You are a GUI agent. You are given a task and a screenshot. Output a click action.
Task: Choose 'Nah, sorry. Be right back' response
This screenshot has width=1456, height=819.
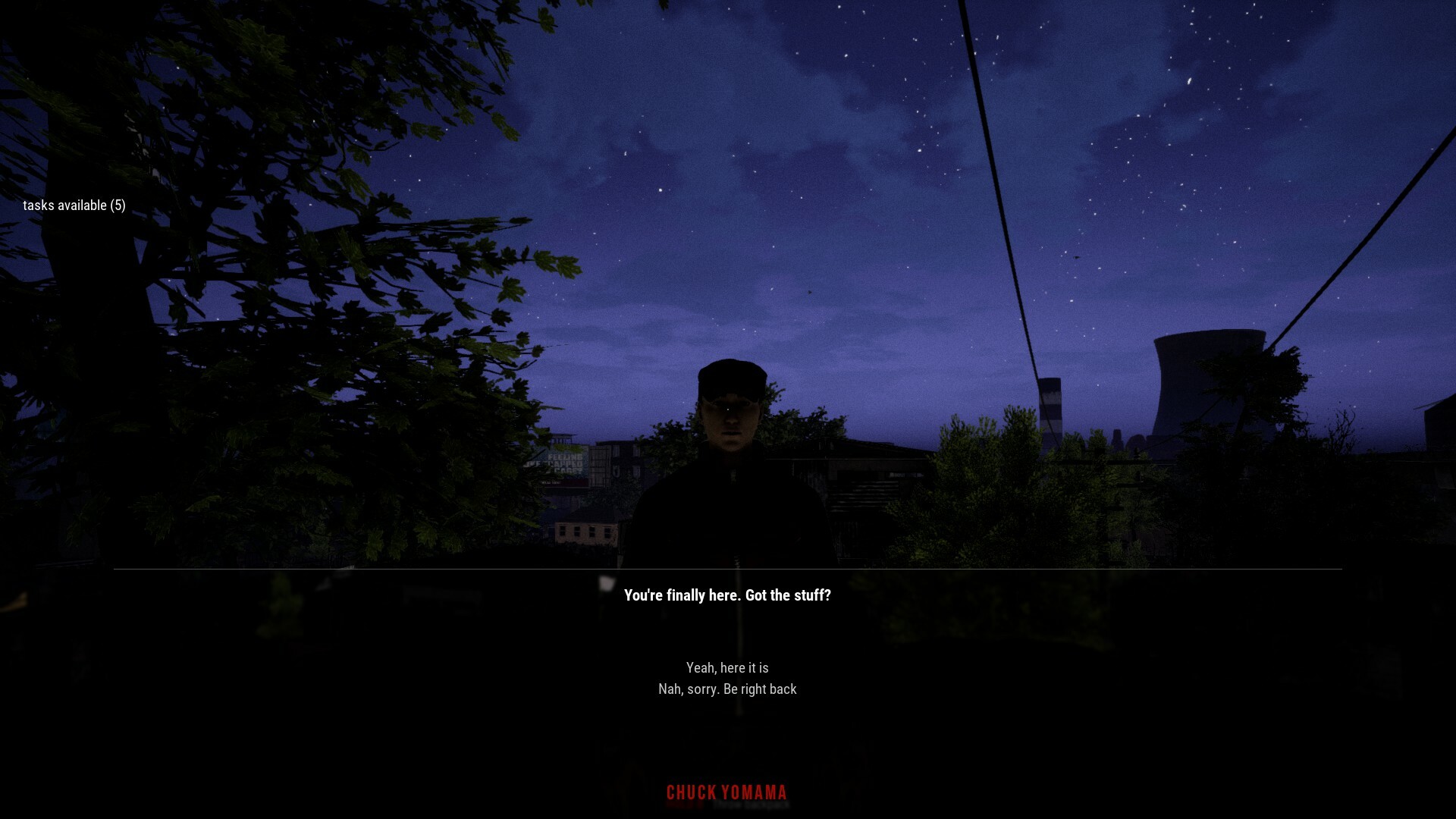(x=727, y=689)
